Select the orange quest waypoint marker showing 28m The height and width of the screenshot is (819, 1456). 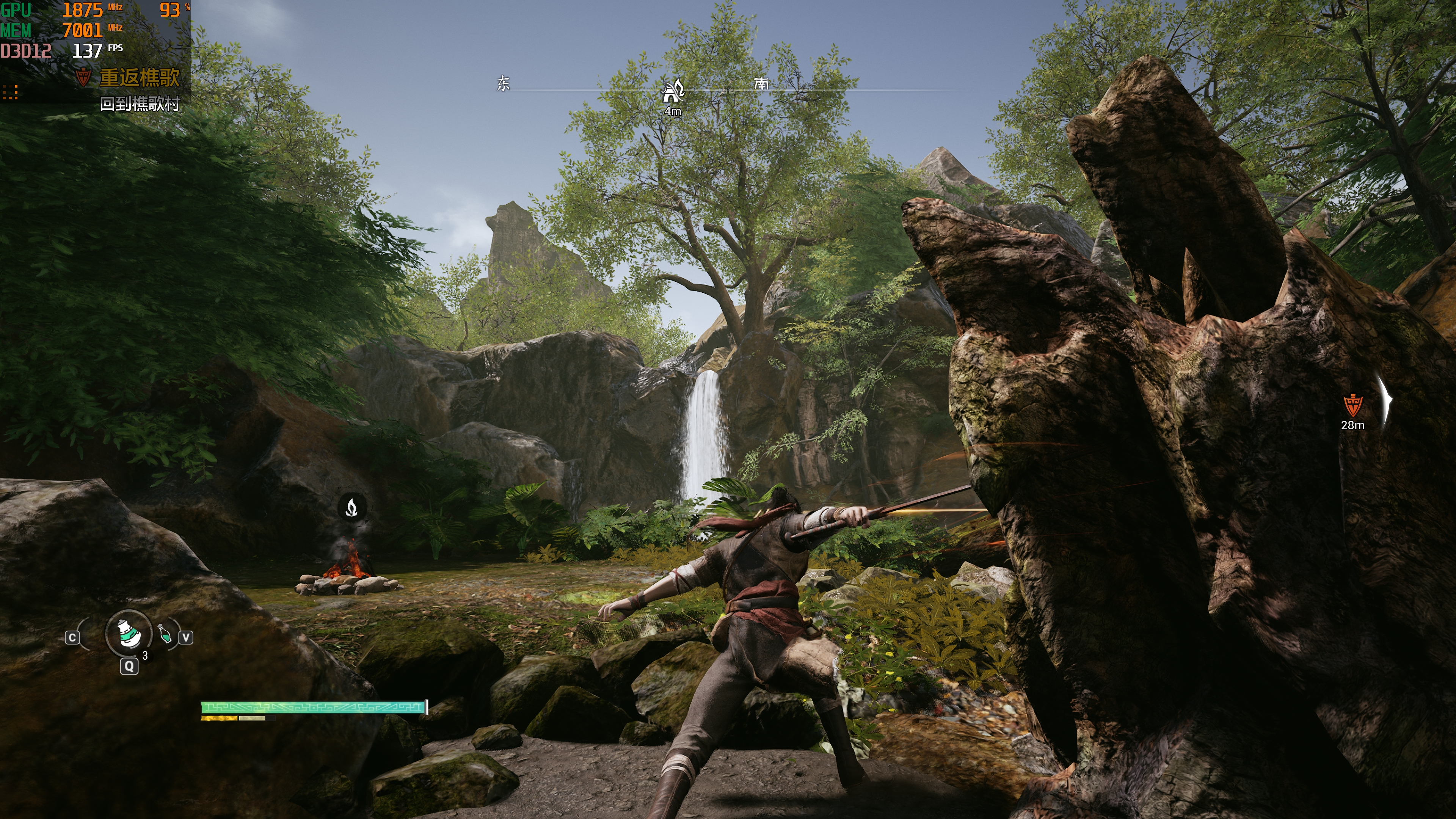[1352, 405]
